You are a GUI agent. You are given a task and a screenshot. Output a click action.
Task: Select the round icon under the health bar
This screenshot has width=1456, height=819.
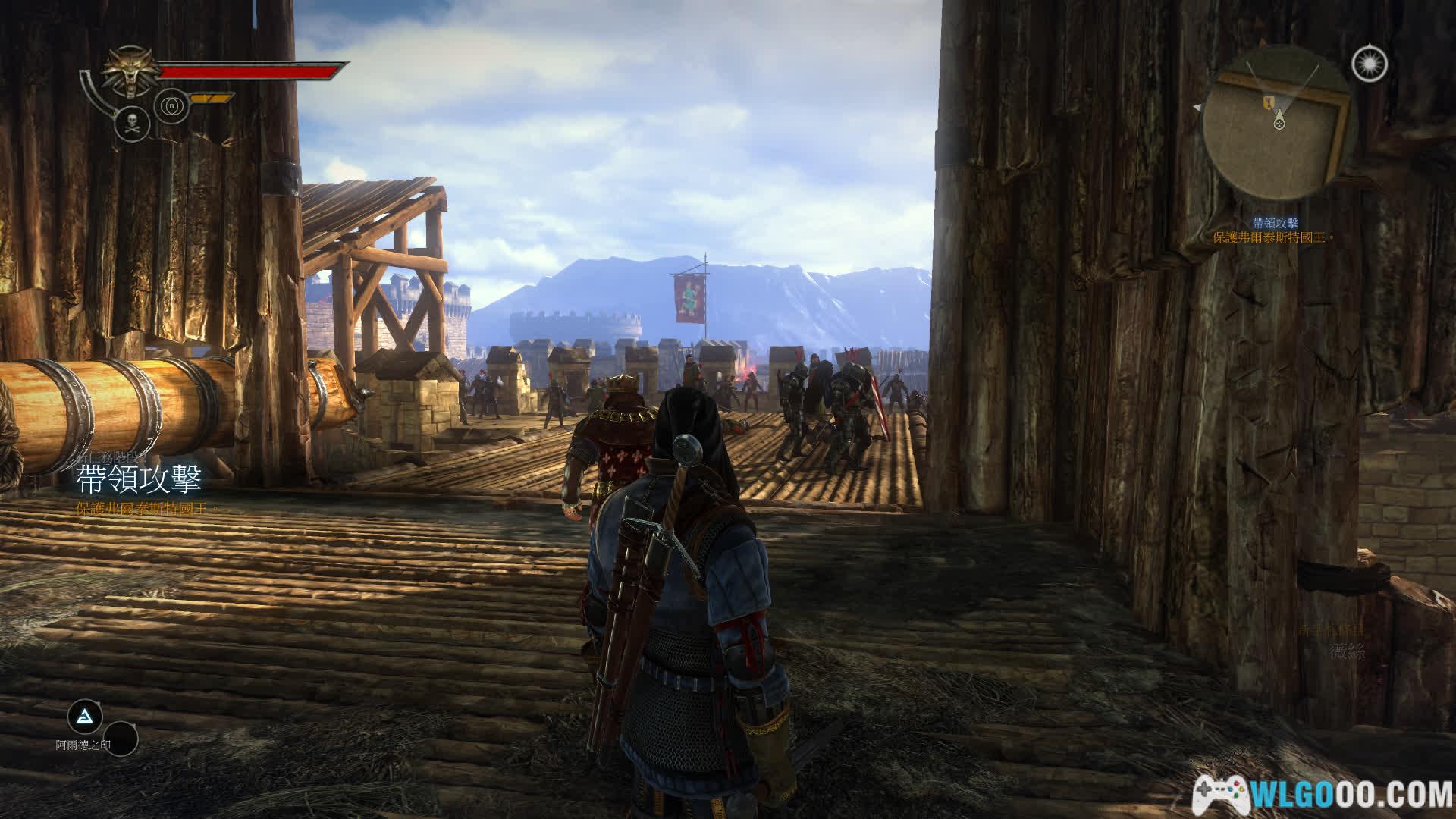click(x=171, y=105)
